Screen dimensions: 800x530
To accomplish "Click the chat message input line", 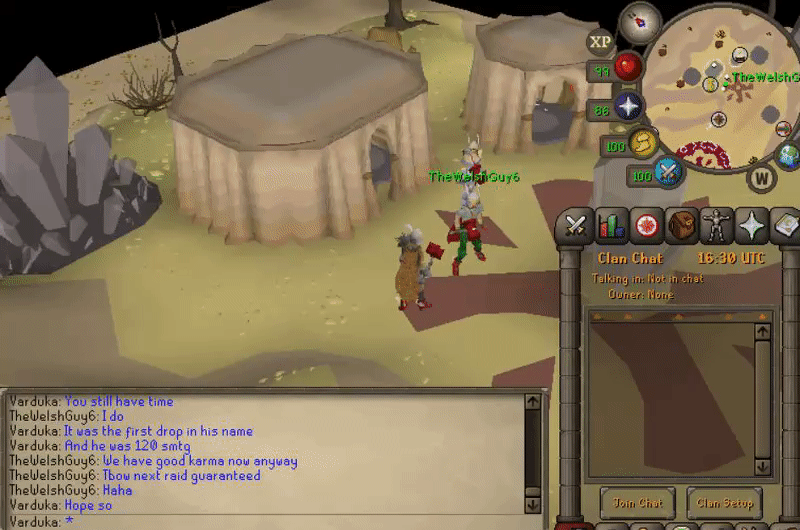I will pos(270,521).
